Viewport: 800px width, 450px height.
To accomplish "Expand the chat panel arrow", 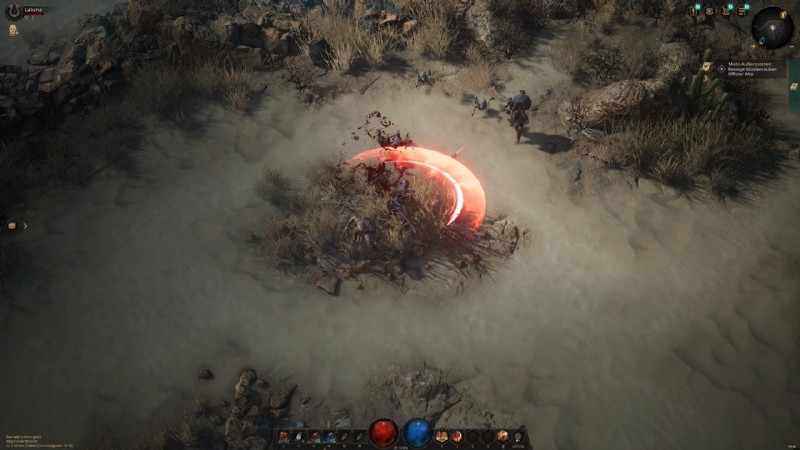I will click(24, 226).
